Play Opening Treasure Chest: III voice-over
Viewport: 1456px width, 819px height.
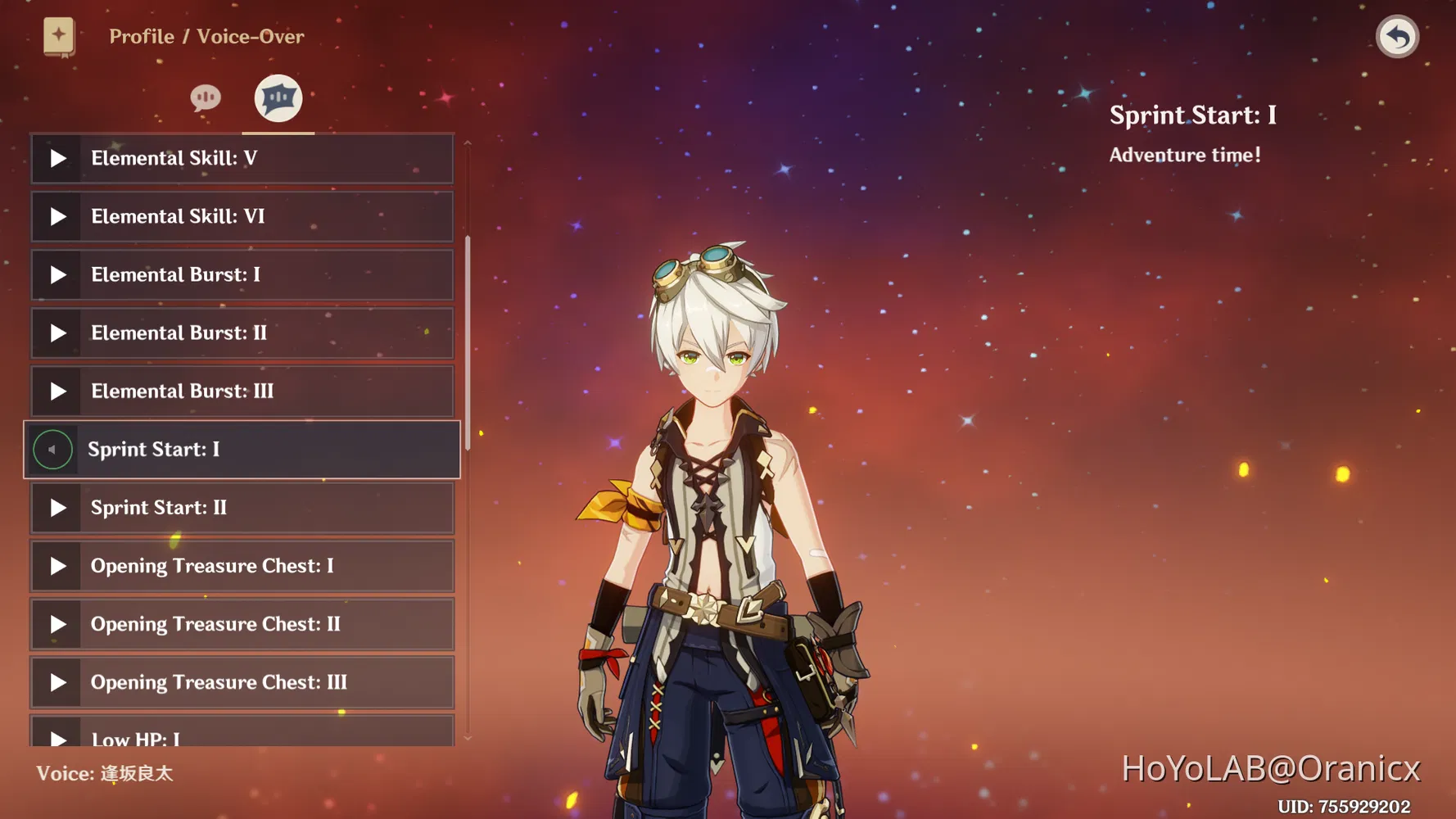pyautogui.click(x=57, y=682)
